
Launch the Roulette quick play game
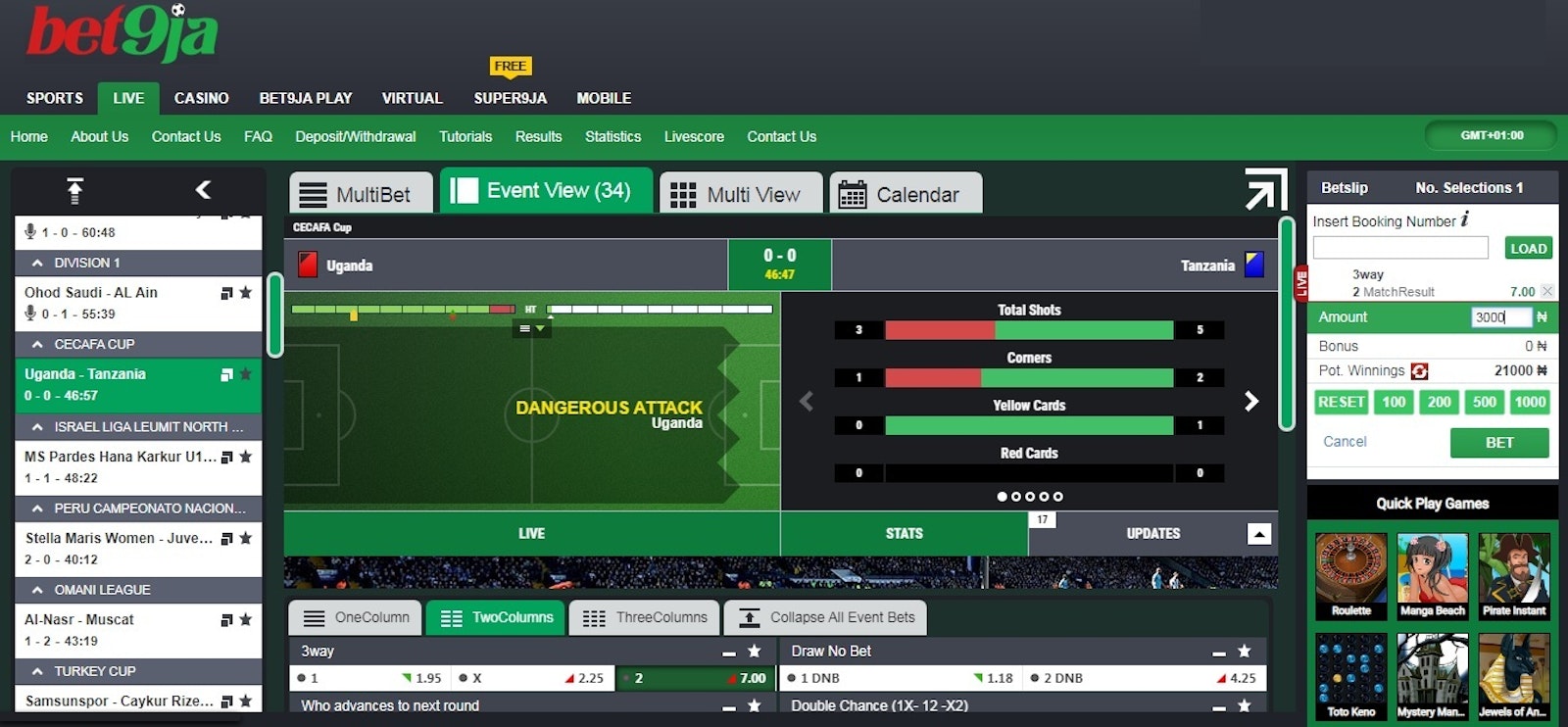click(1350, 576)
